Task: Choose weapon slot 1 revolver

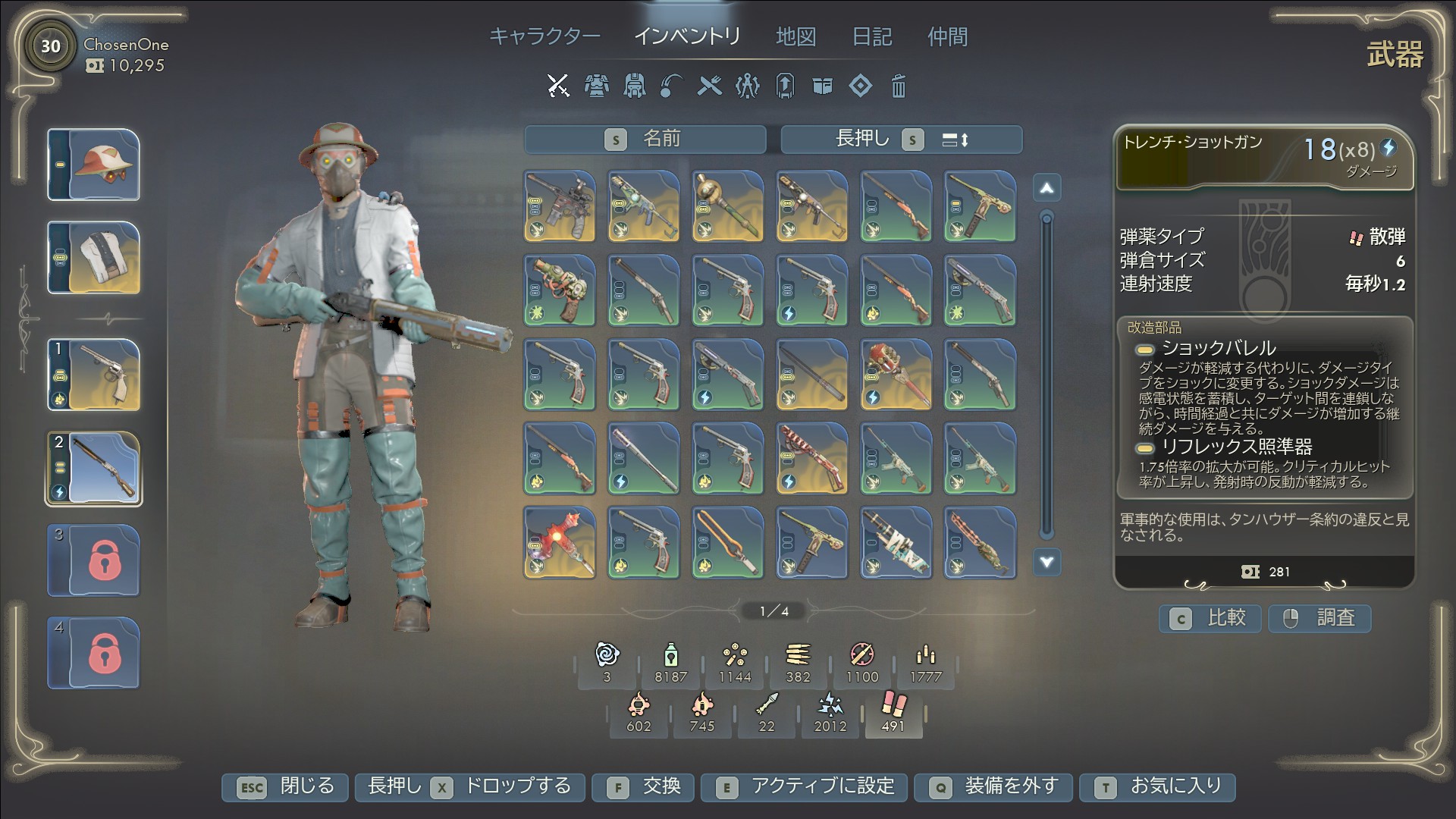Action: 94,375
